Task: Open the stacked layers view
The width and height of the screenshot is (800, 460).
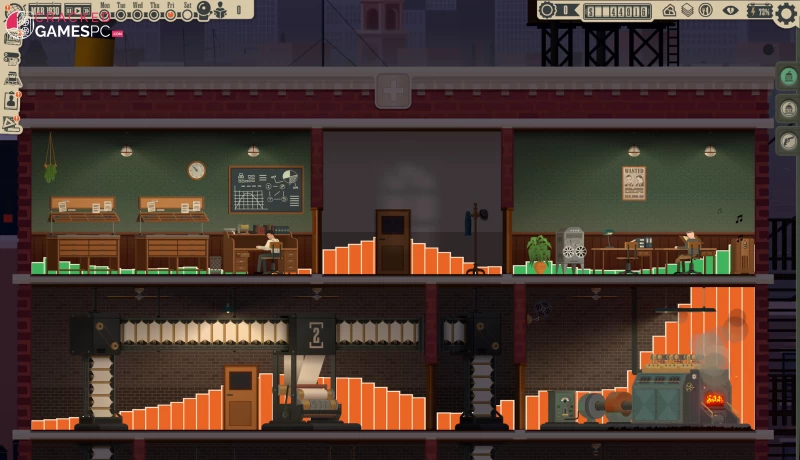Action: point(688,11)
